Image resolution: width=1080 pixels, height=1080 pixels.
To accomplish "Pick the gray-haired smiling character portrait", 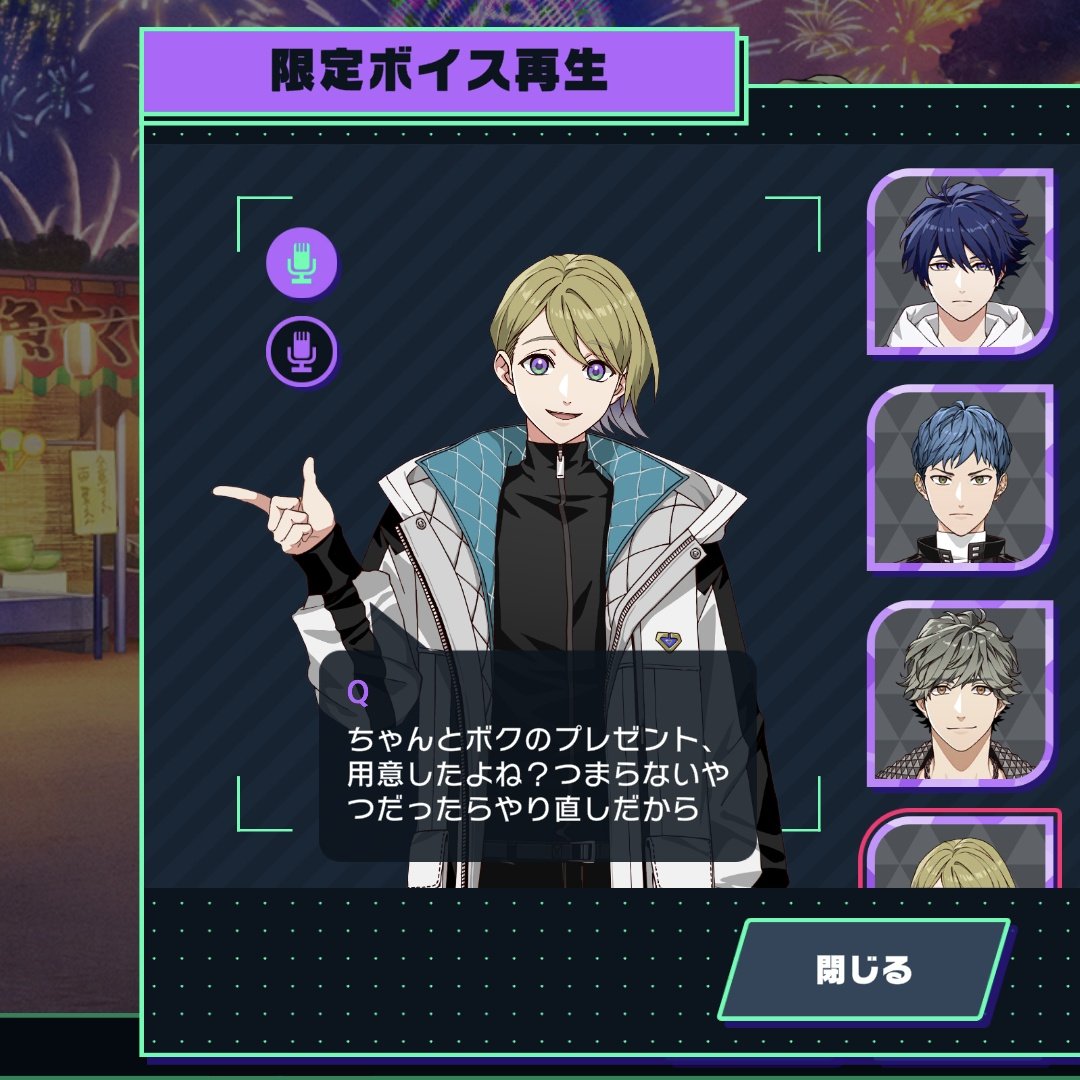I will point(961,693).
